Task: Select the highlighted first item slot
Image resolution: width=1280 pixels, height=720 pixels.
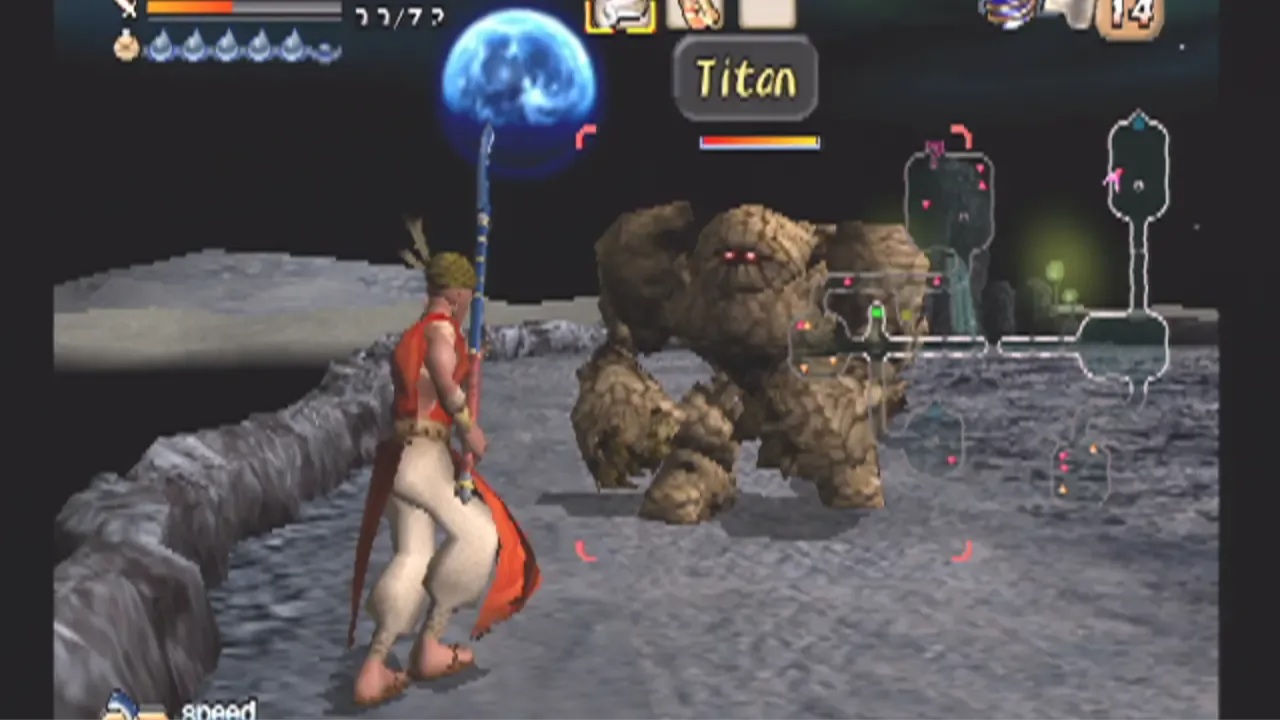Action: tap(620, 14)
